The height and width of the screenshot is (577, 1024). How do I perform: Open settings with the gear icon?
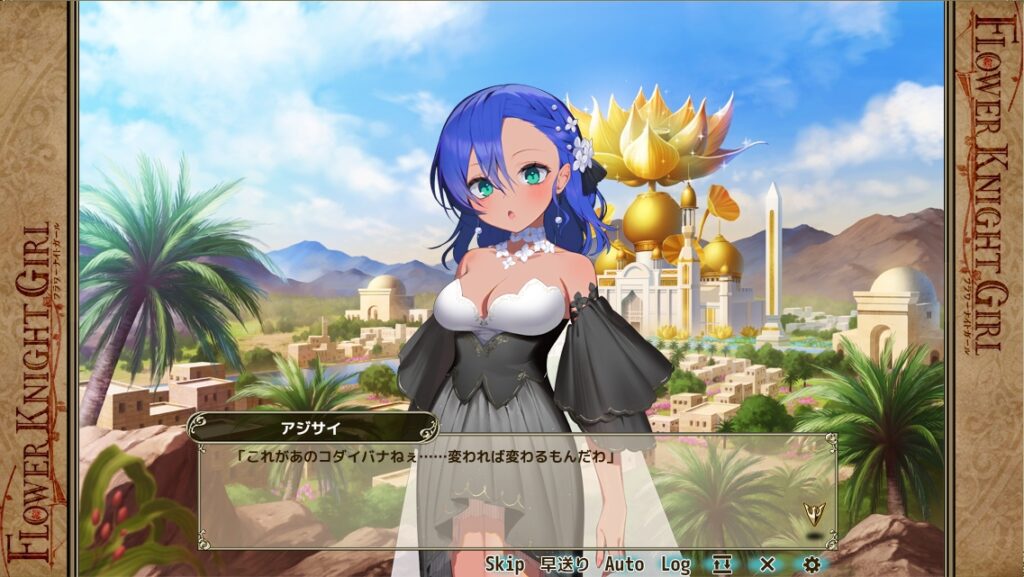[811, 565]
